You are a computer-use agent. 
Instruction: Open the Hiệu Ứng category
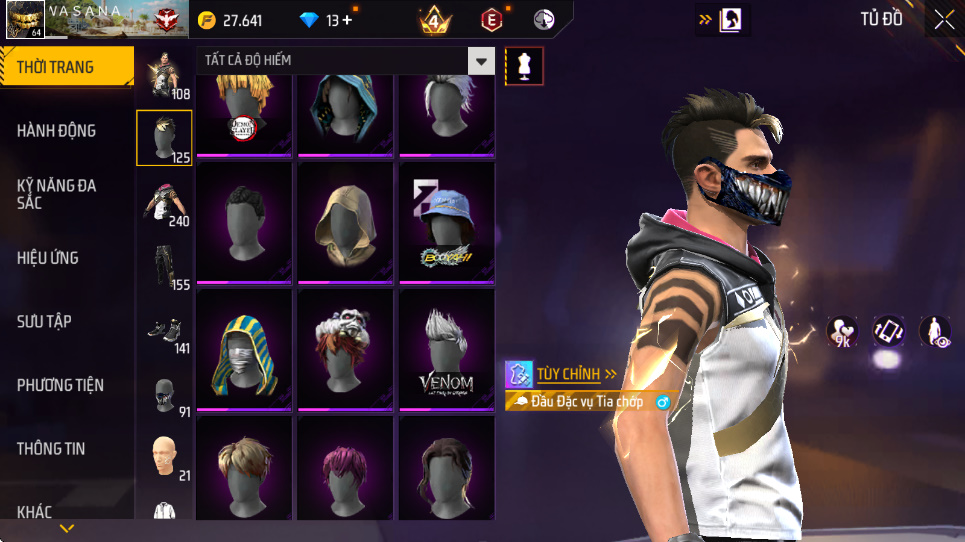pyautogui.click(x=48, y=258)
